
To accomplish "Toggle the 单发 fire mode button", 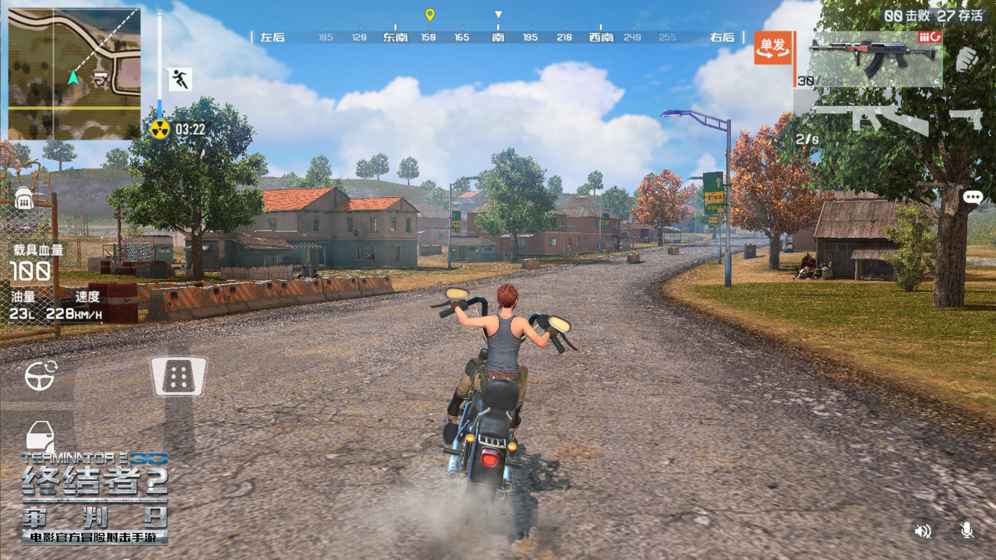I will tap(773, 47).
